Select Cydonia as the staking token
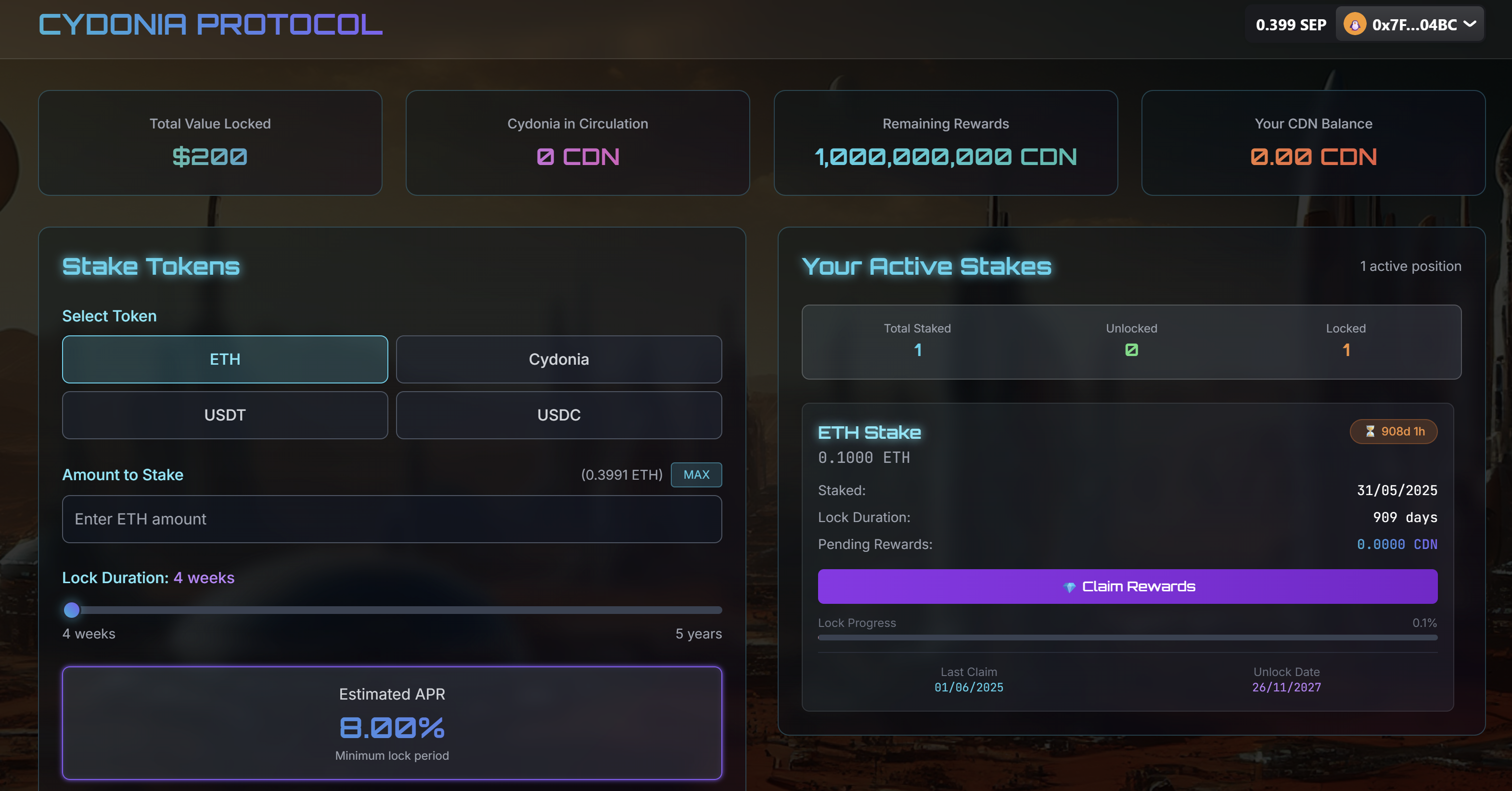1512x791 pixels. (x=558, y=359)
